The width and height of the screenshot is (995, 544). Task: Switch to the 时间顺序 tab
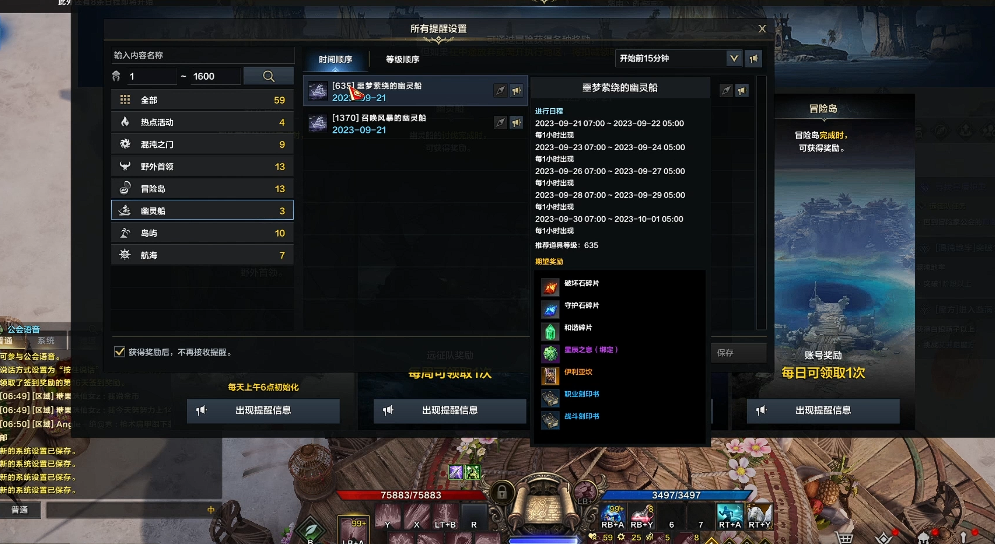[x=335, y=60]
